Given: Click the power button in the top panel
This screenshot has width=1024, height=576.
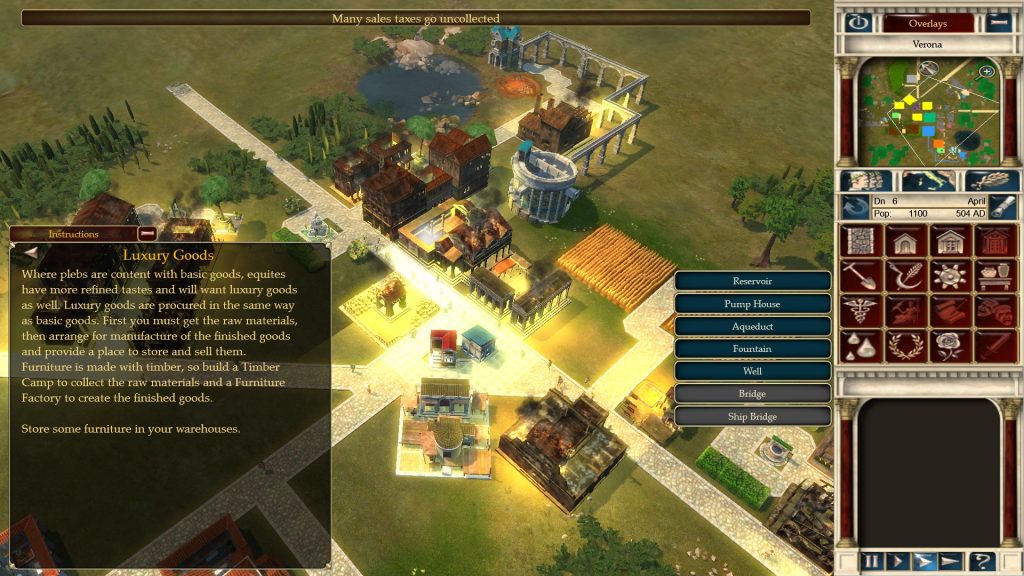Looking at the screenshot, I should coord(857,23).
